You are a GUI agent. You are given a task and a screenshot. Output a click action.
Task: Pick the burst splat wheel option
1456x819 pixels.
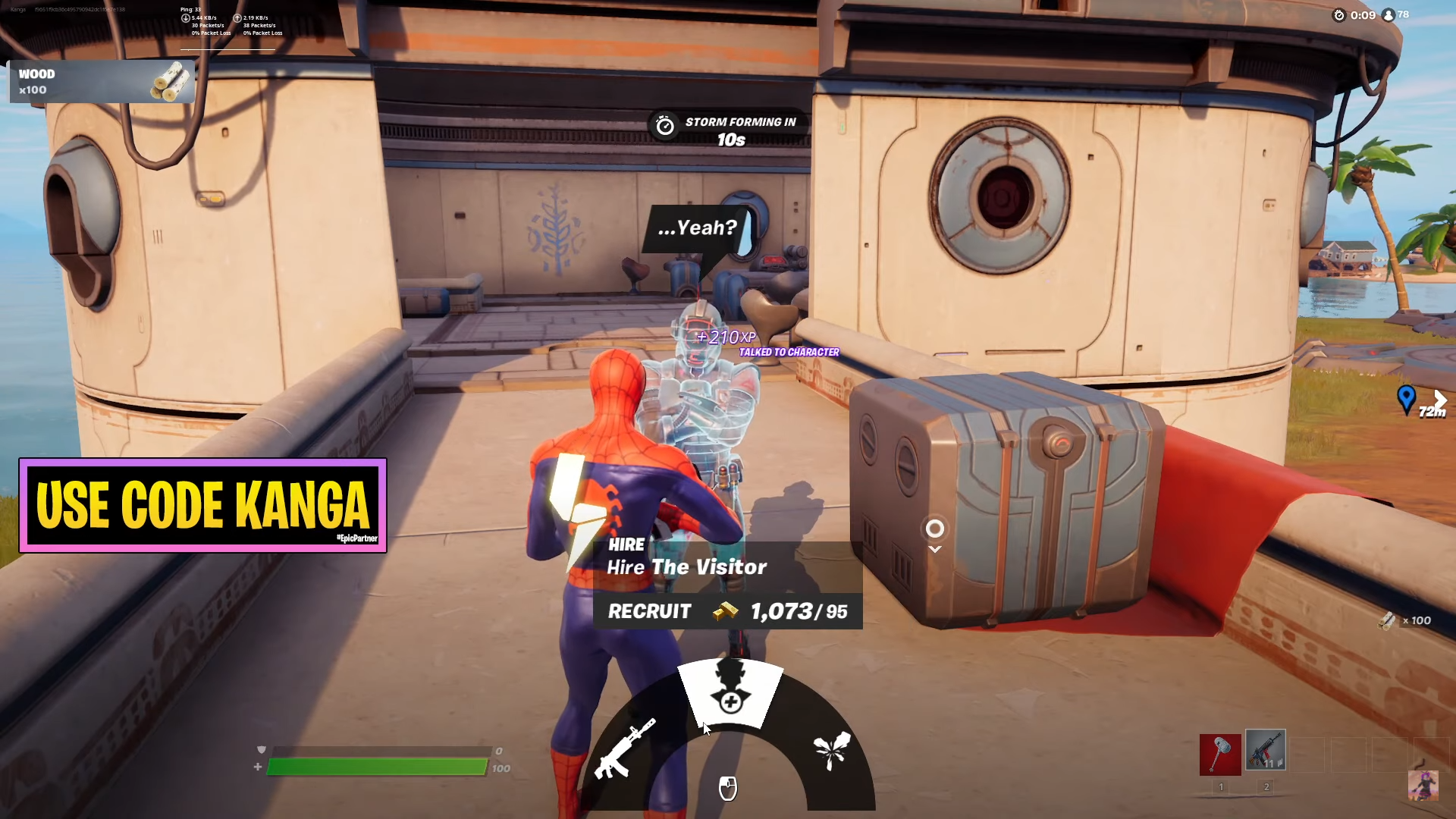click(x=832, y=749)
